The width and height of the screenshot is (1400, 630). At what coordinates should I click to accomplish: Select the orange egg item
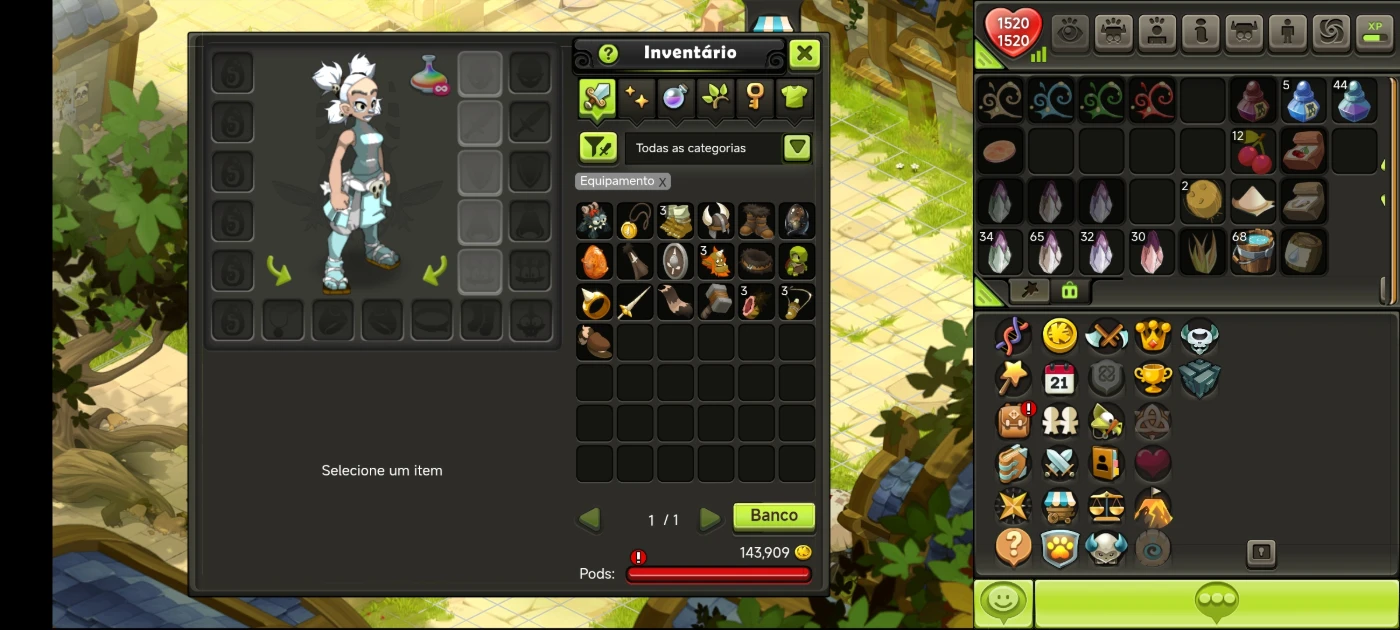[594, 261]
